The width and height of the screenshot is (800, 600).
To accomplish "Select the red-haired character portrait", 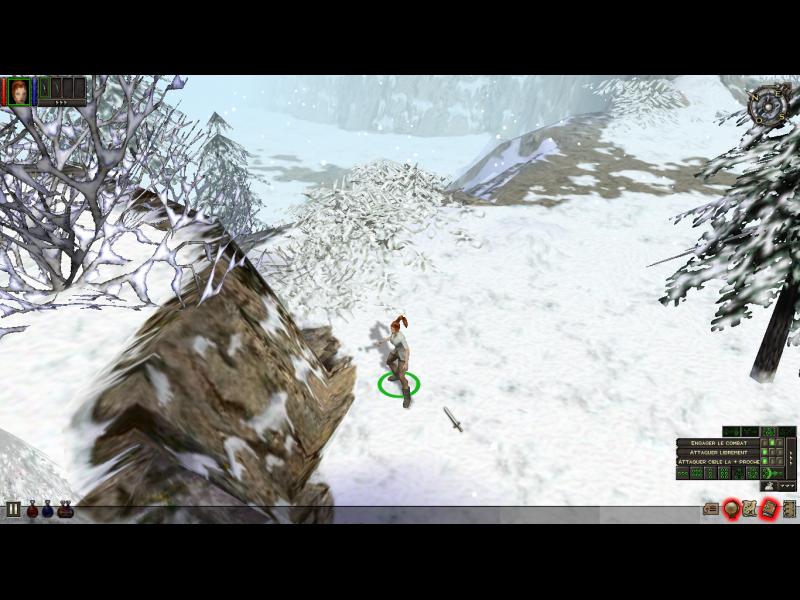I will (19, 91).
